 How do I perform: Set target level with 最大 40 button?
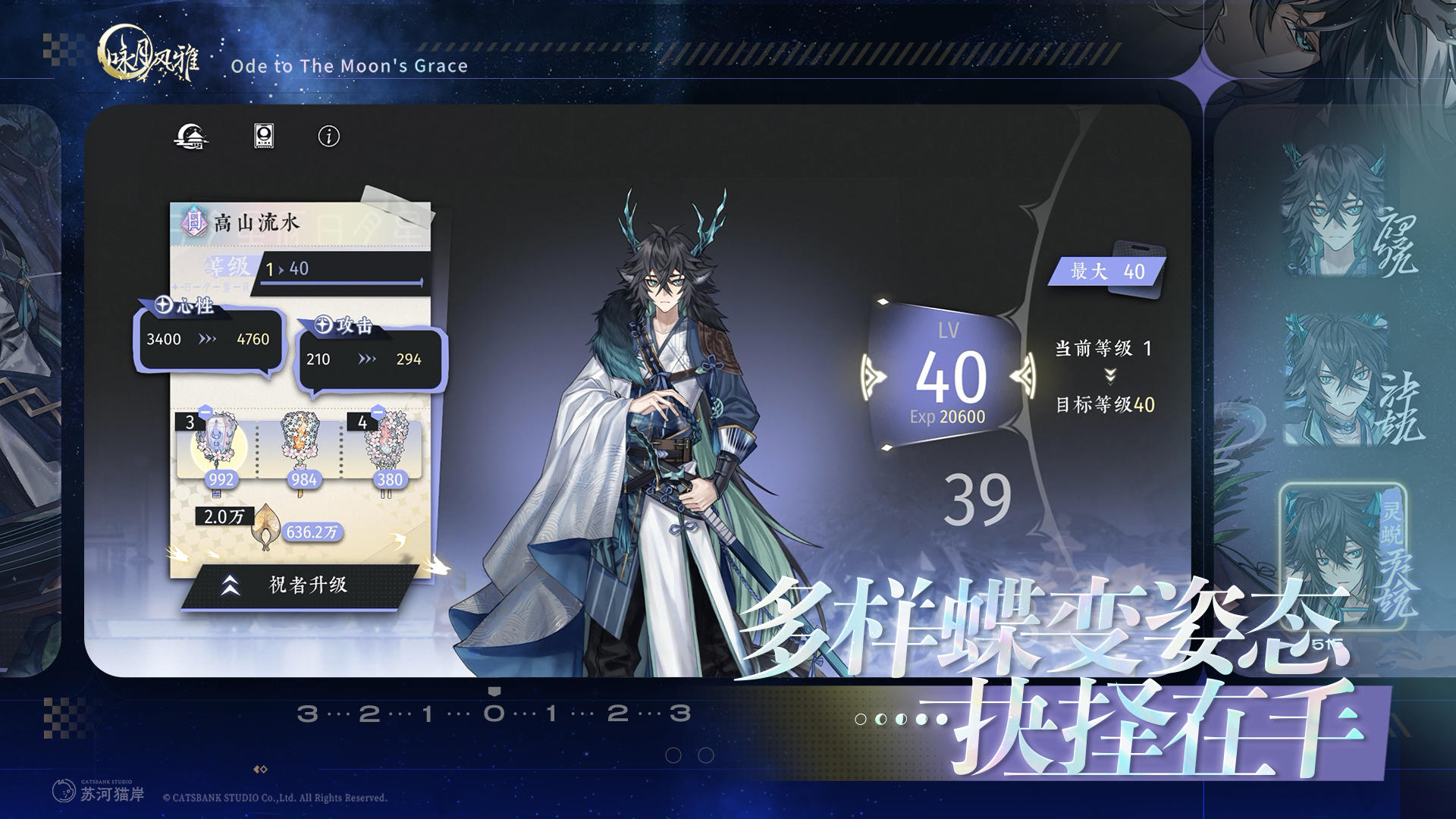(x=1106, y=271)
